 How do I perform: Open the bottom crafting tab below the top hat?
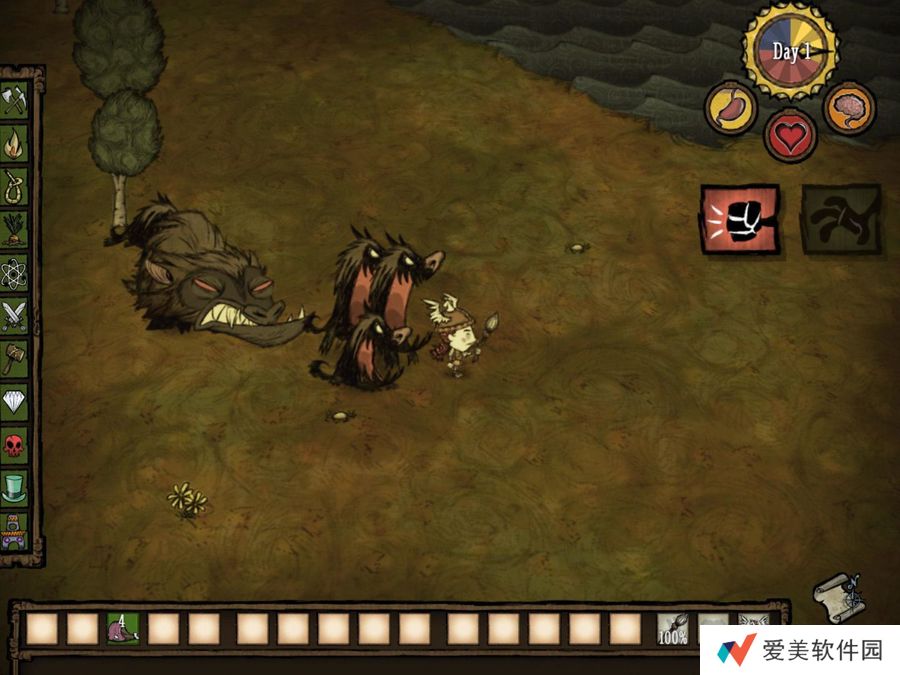15,530
